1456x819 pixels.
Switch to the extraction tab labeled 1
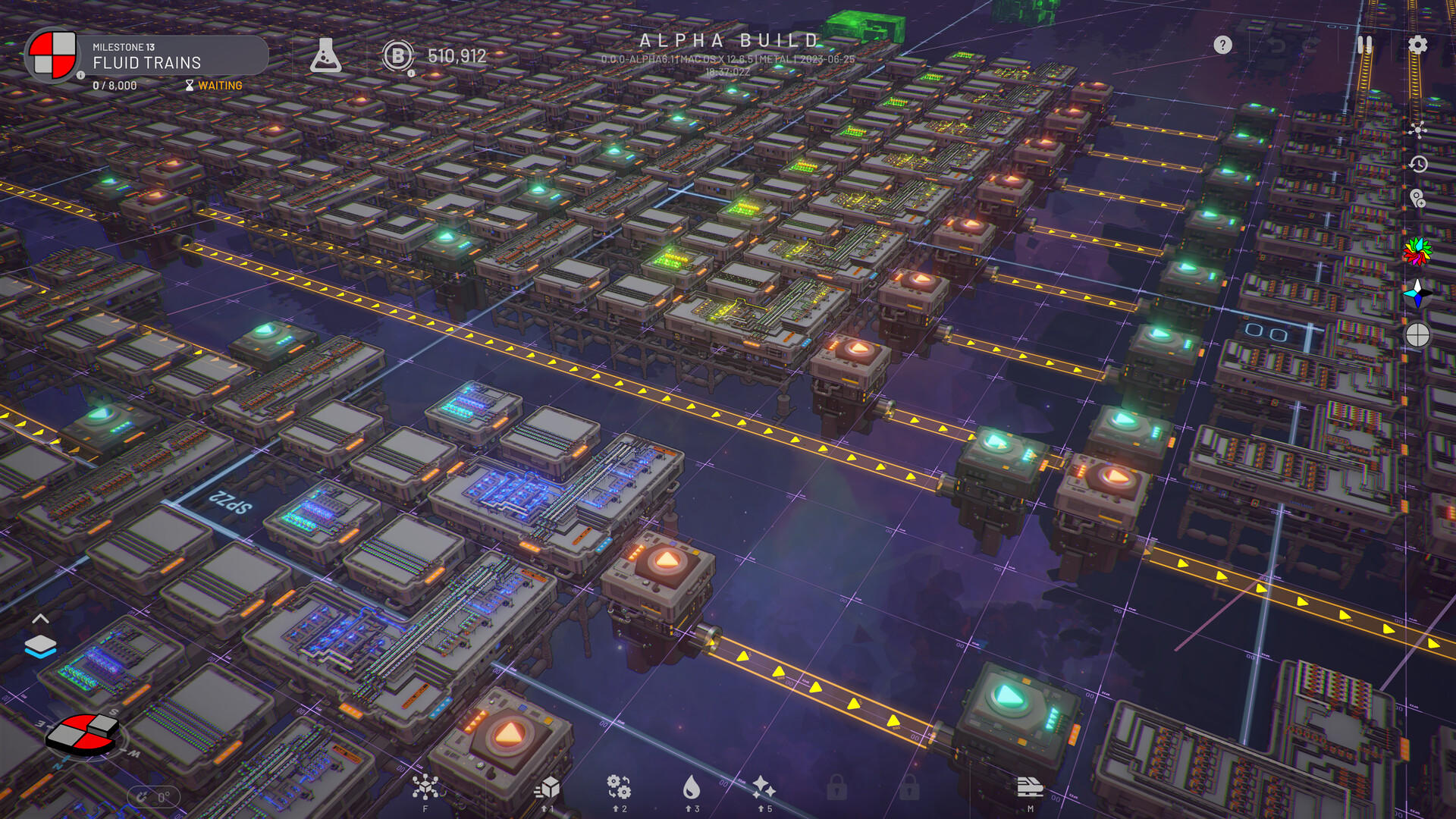(x=549, y=789)
